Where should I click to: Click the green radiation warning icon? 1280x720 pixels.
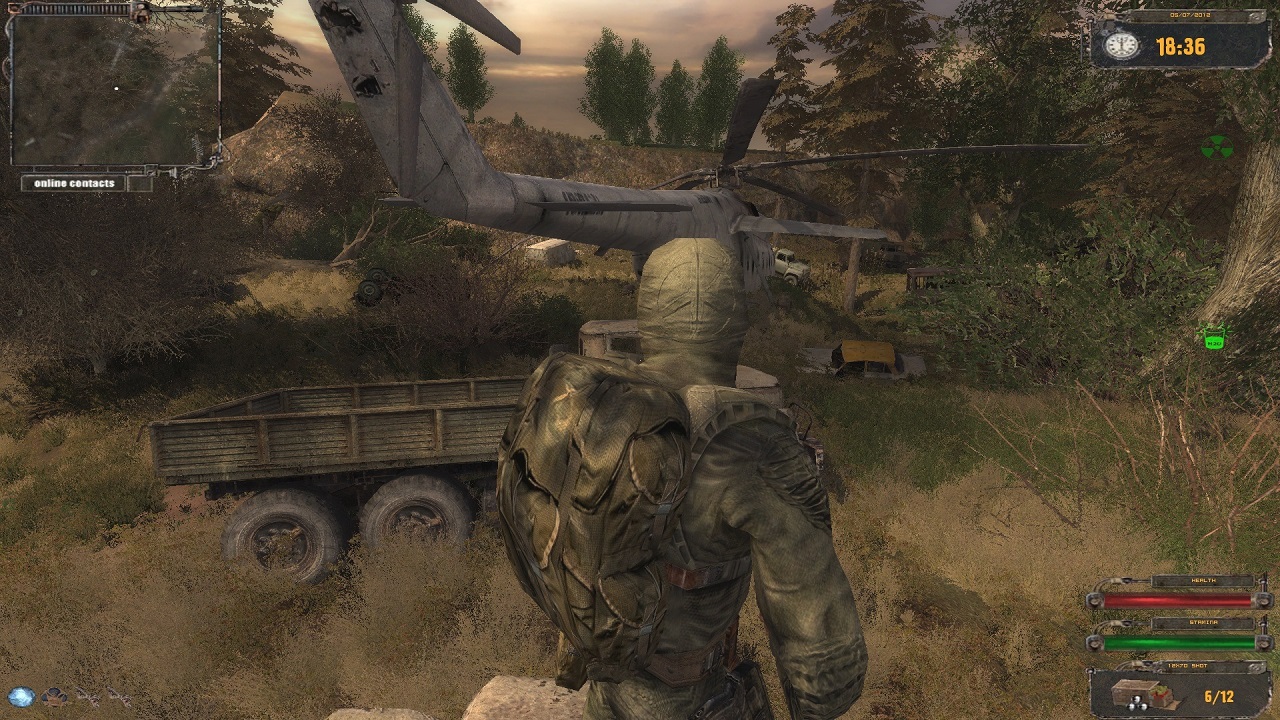[x=1216, y=148]
